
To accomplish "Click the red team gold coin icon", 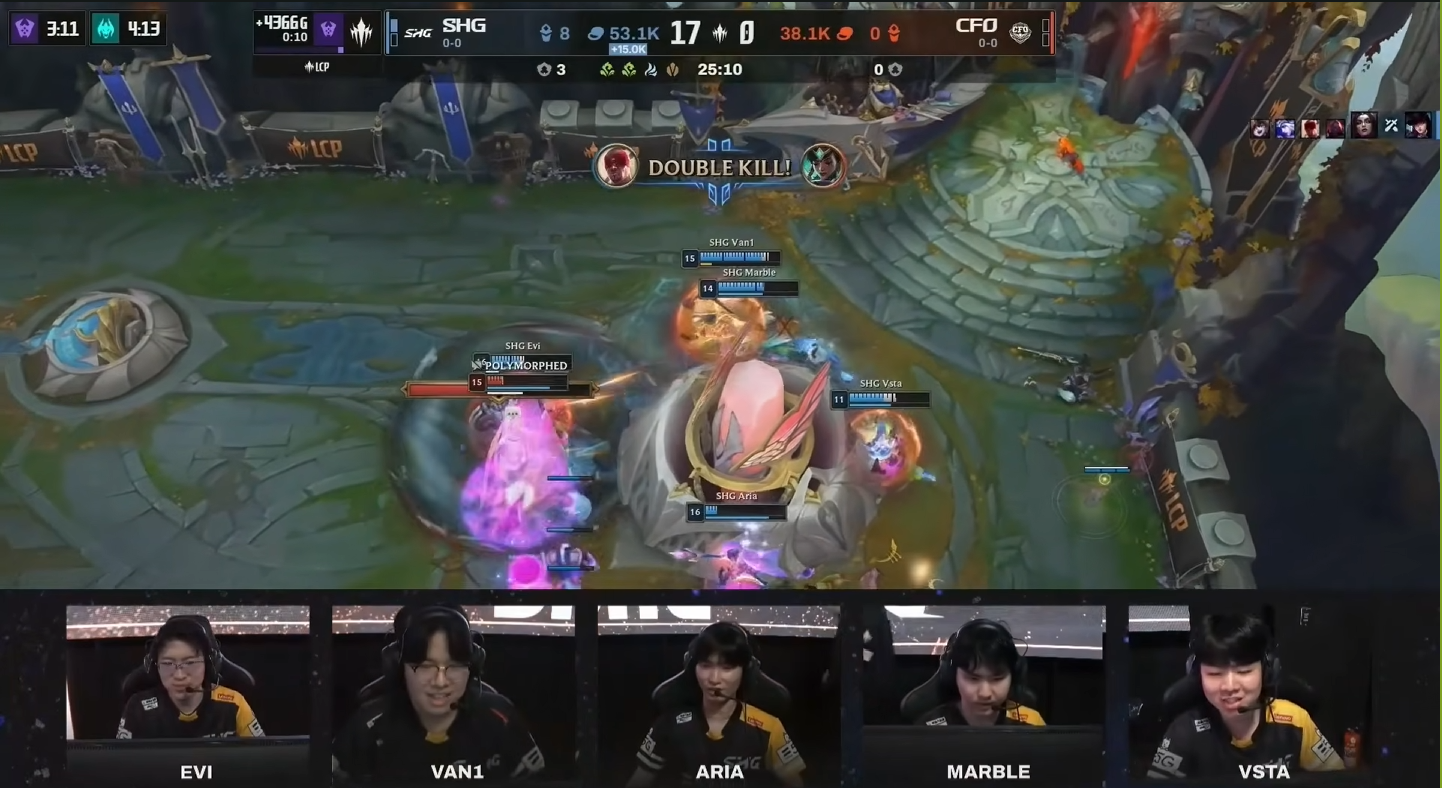I will click(845, 33).
